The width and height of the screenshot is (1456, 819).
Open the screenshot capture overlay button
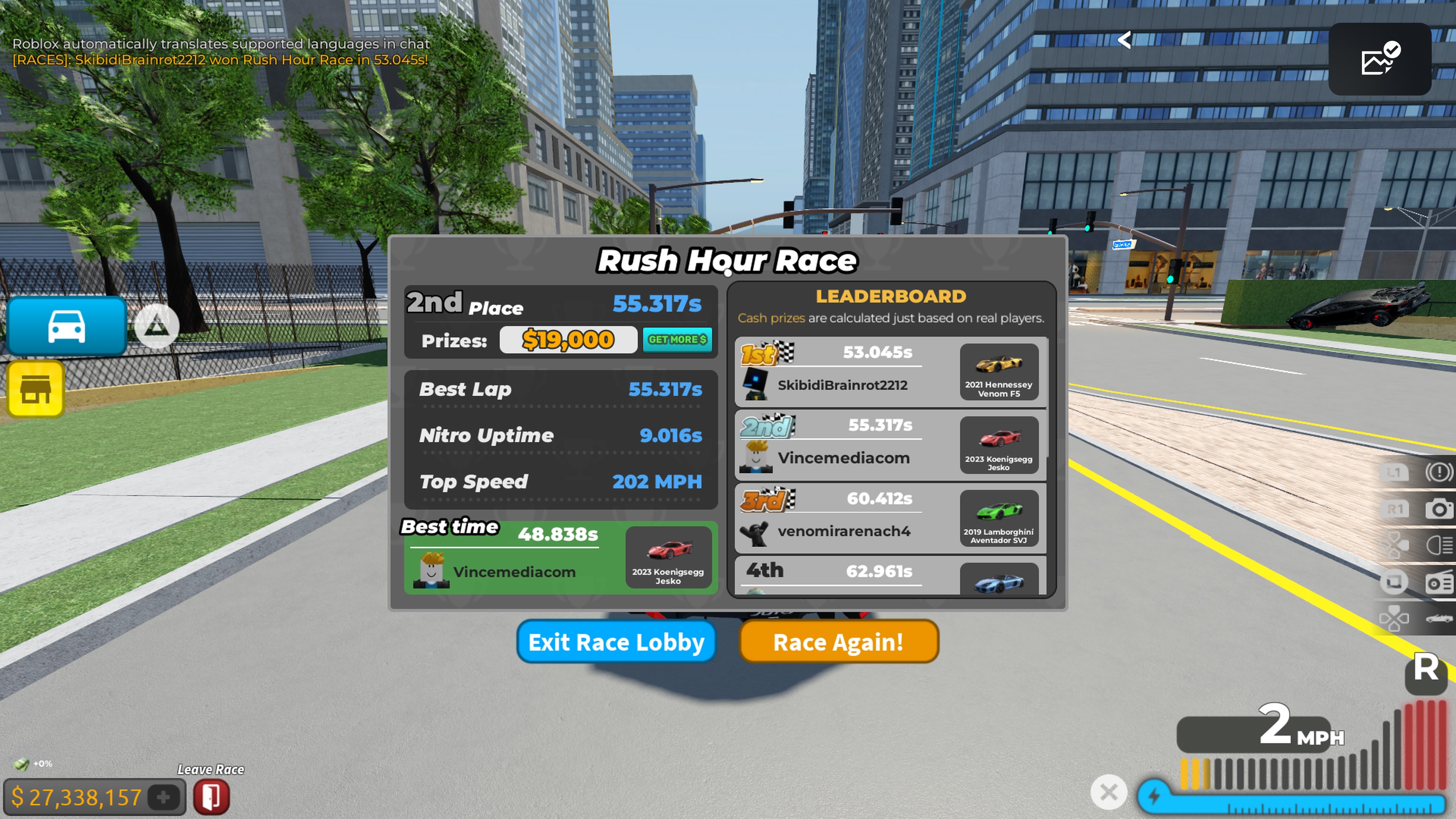[1379, 59]
